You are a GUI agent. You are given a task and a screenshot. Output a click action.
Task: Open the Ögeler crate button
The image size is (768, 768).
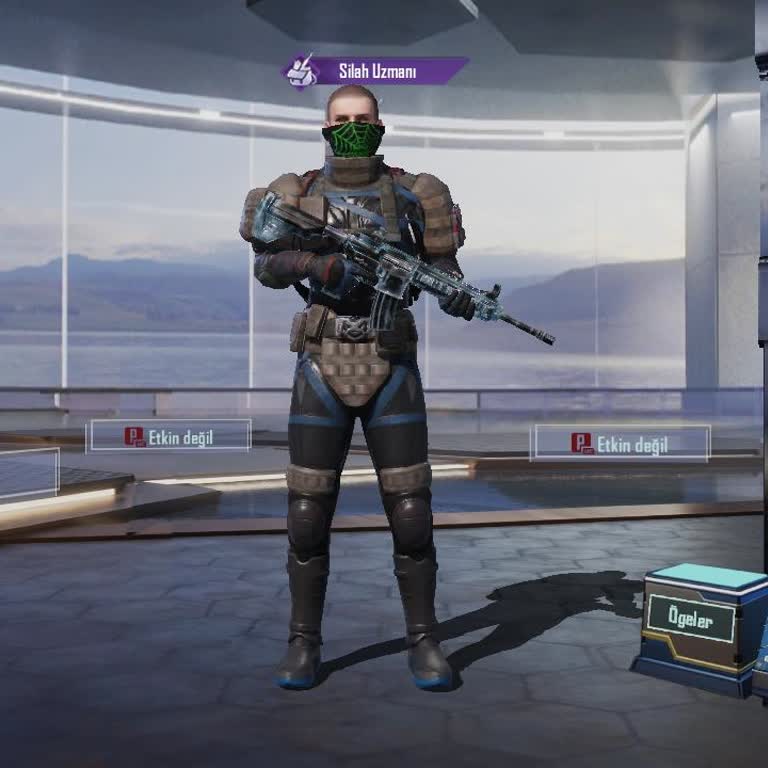690,619
